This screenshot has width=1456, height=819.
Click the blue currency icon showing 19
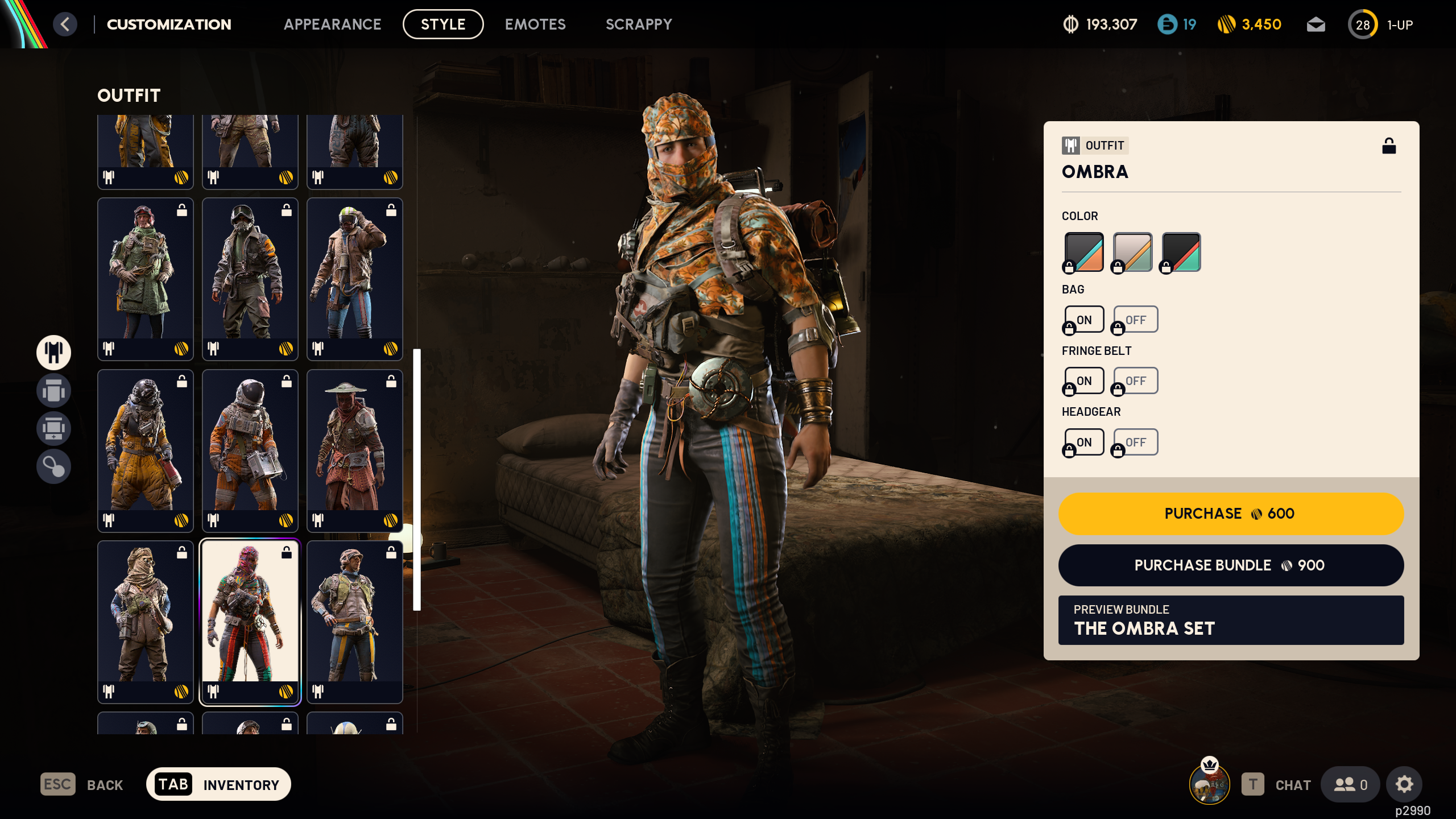[1167, 24]
